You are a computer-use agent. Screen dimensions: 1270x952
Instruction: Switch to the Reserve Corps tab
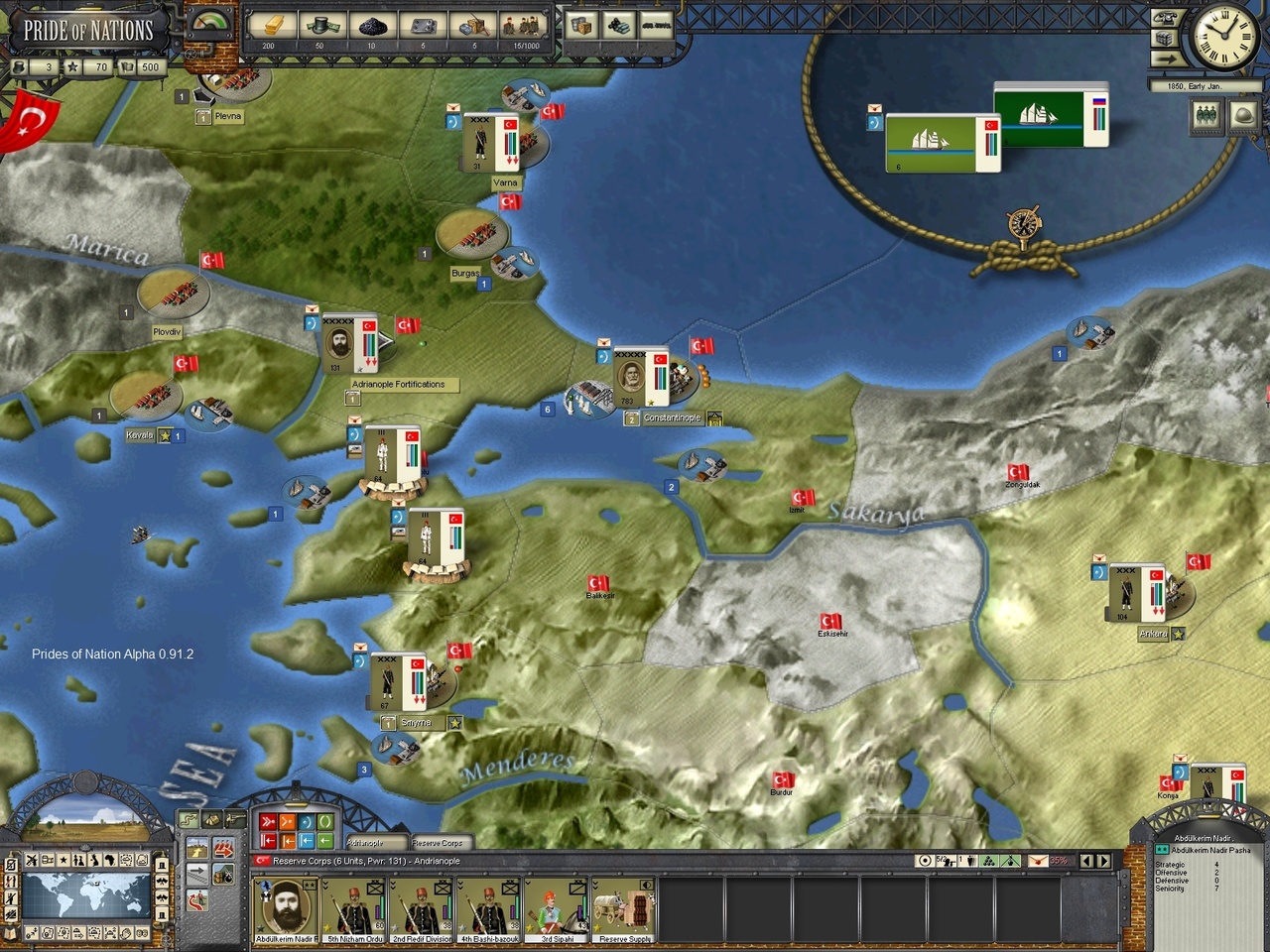438,843
